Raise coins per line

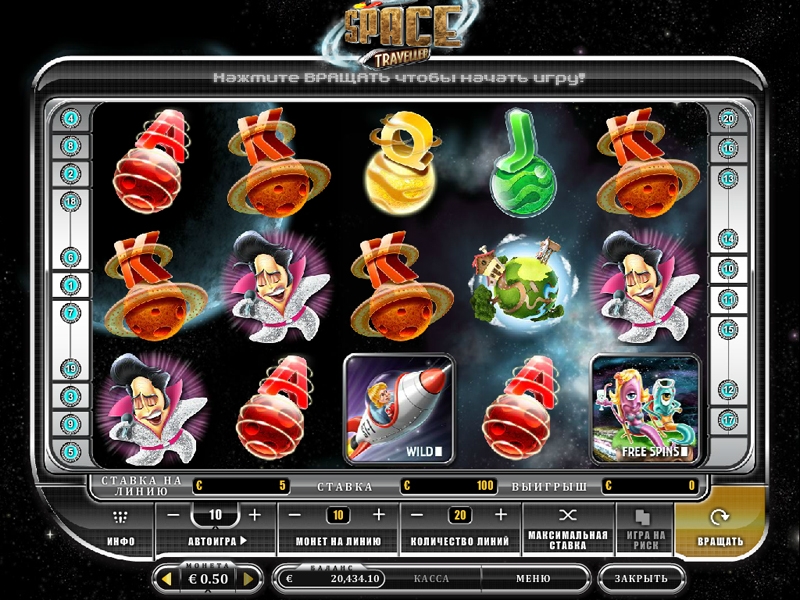pos(378,515)
